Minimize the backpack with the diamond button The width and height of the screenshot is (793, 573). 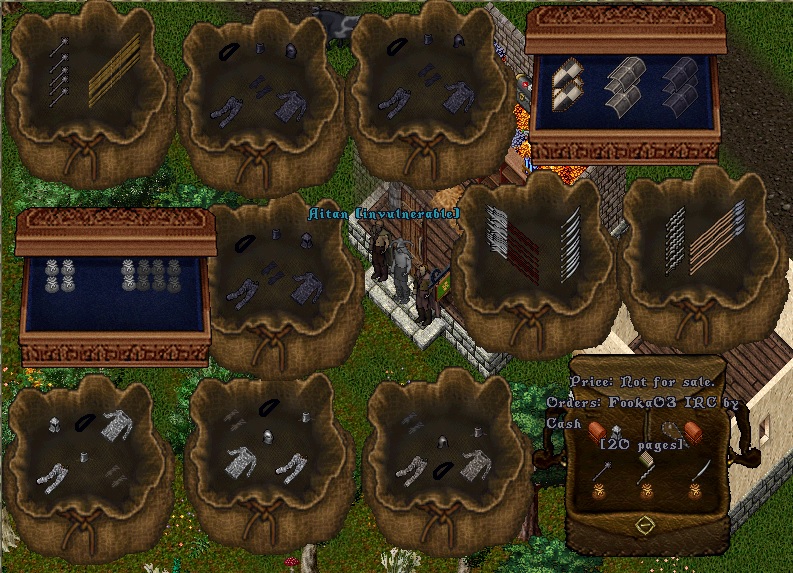[x=645, y=524]
